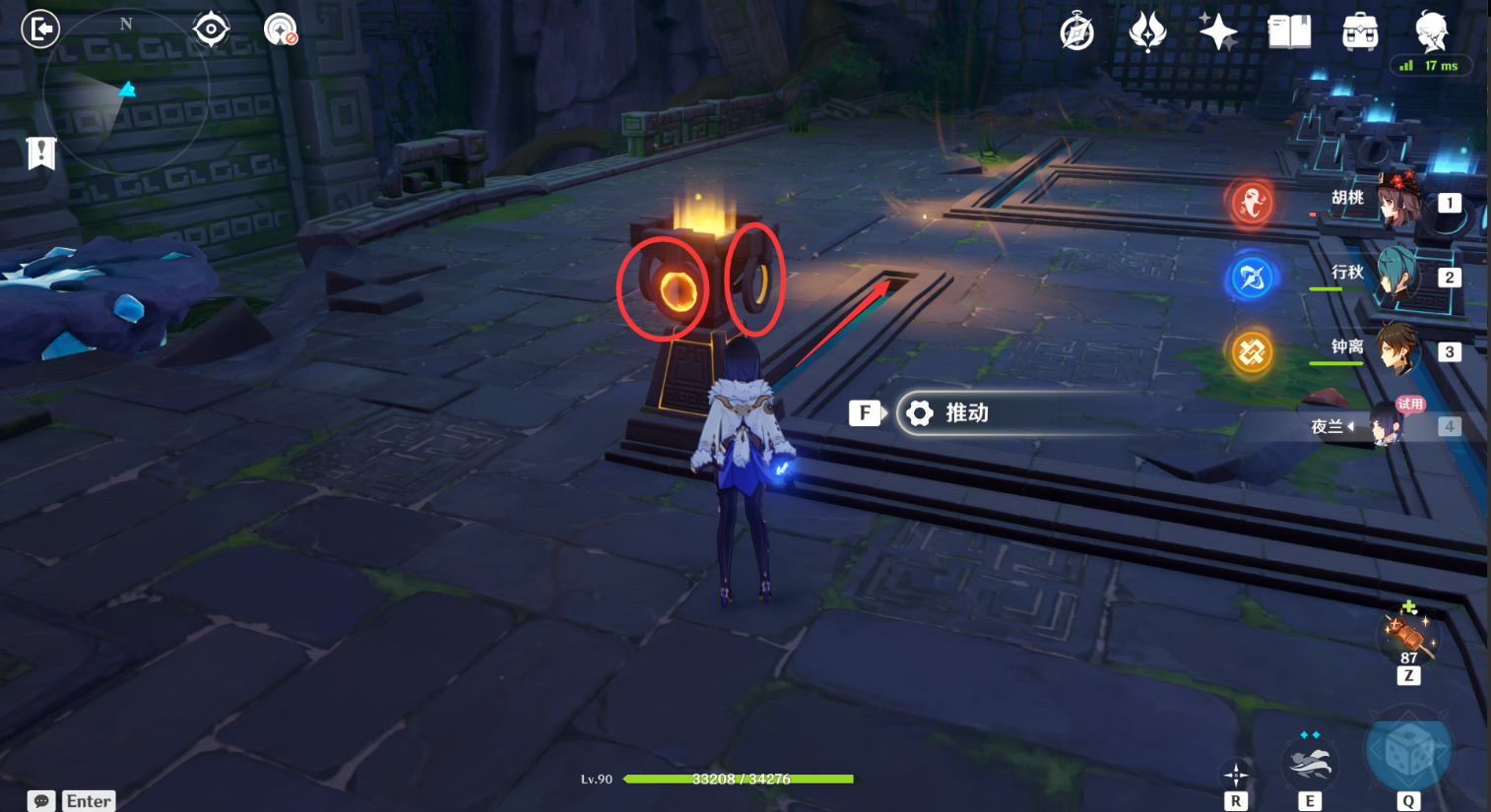Open the compass adventure icon
Viewport: 1491px width, 812px height.
[x=1076, y=32]
